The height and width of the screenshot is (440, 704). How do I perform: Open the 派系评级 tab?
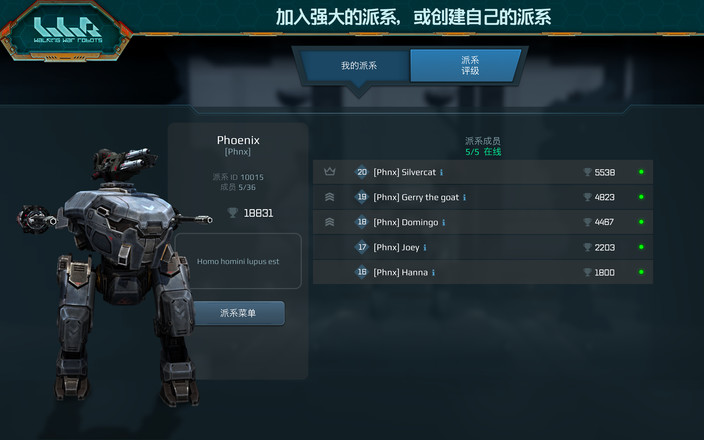469,66
